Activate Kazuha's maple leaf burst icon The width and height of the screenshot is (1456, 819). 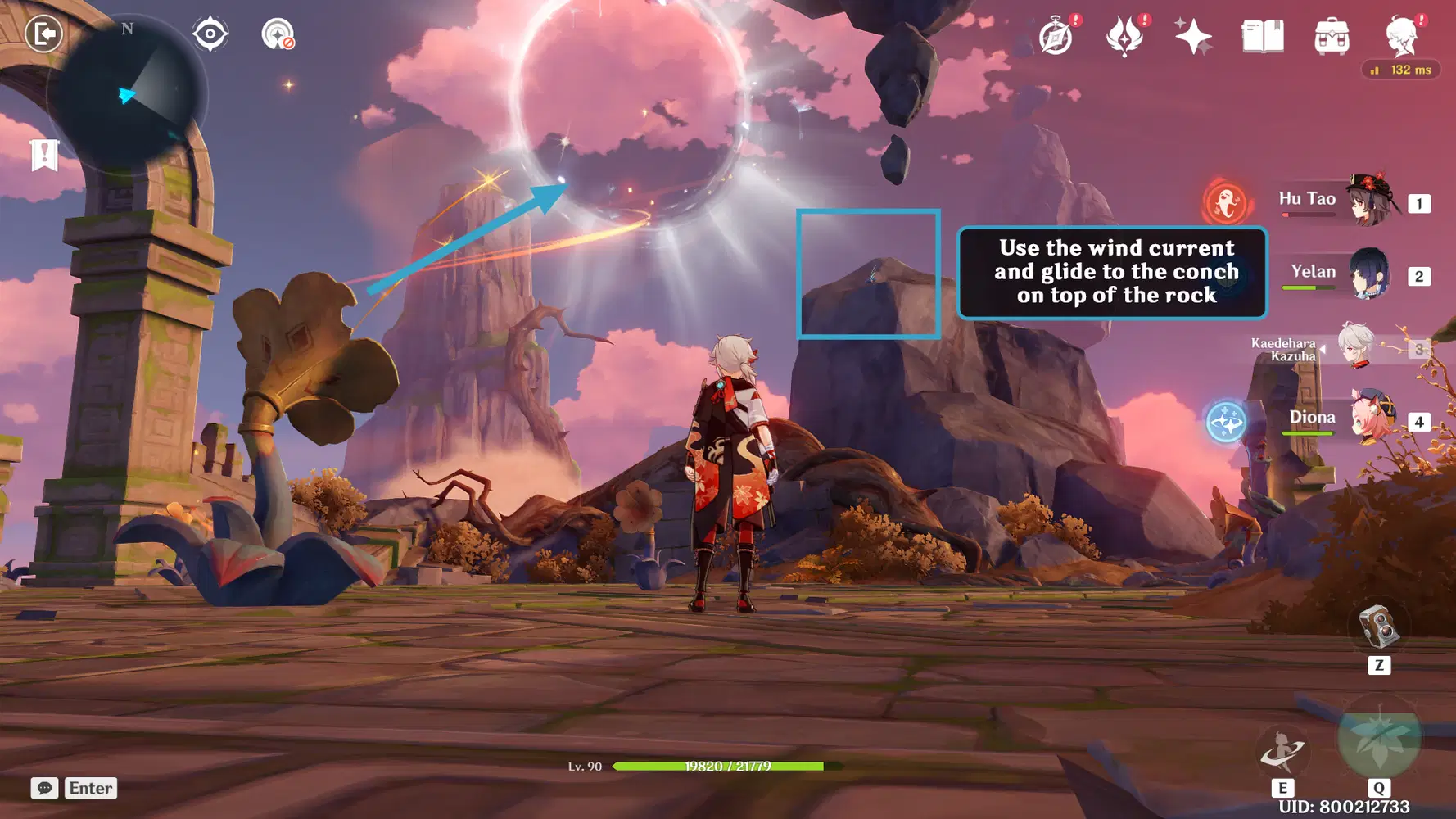click(1379, 737)
